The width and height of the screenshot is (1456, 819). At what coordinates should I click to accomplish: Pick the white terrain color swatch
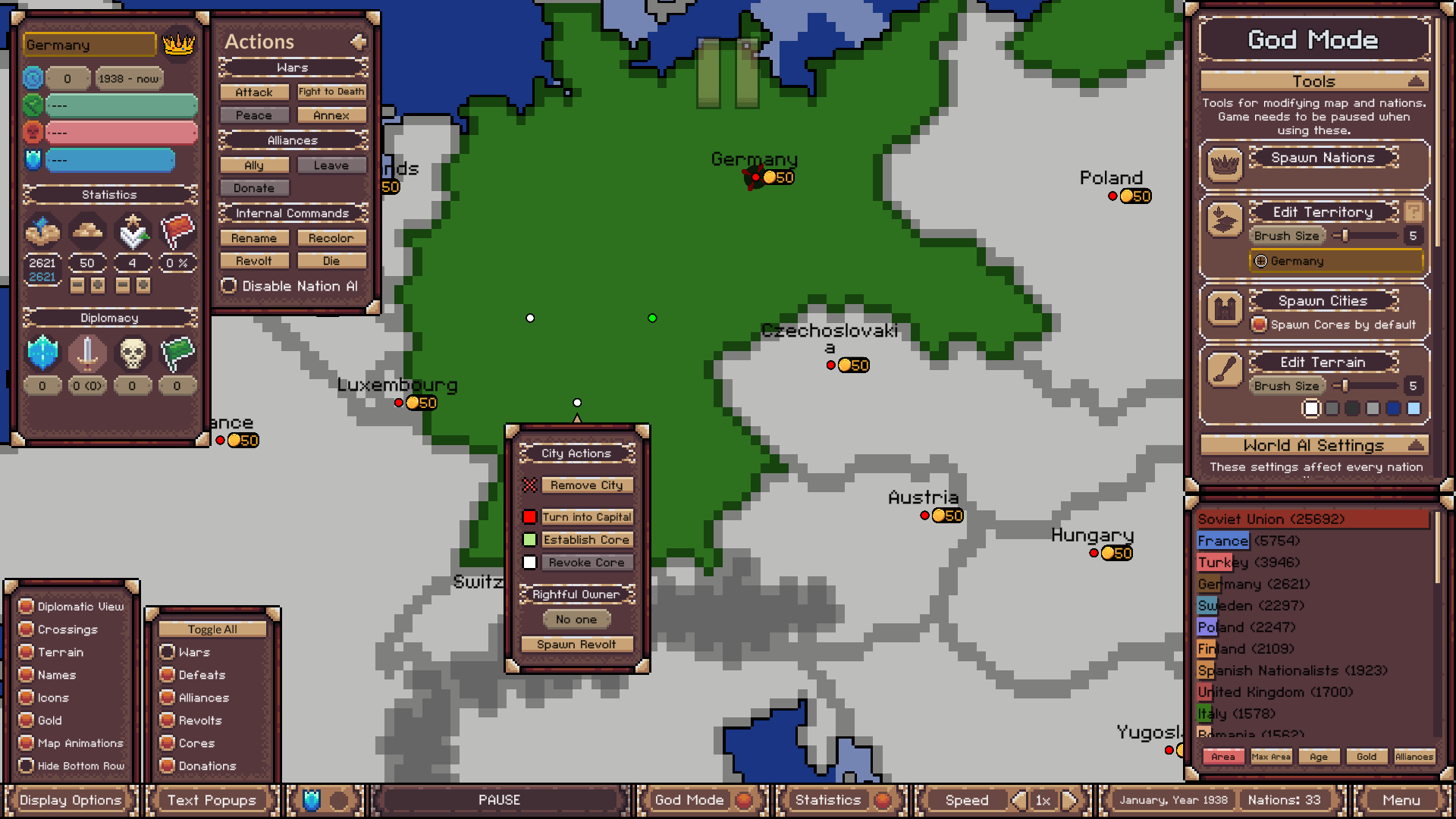tap(1311, 409)
